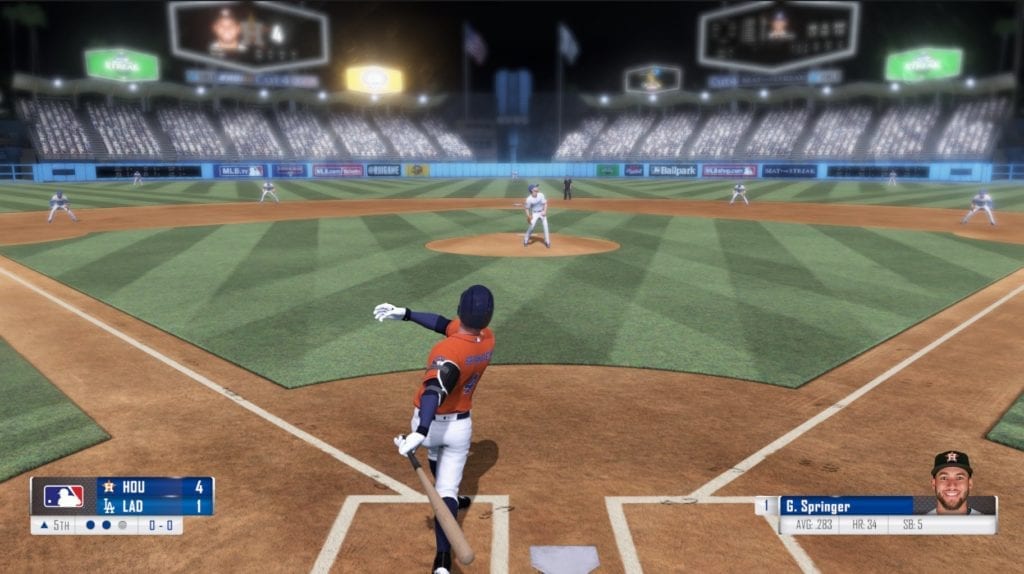
Task: Select the G. Springer name banner
Action: [x=845, y=506]
